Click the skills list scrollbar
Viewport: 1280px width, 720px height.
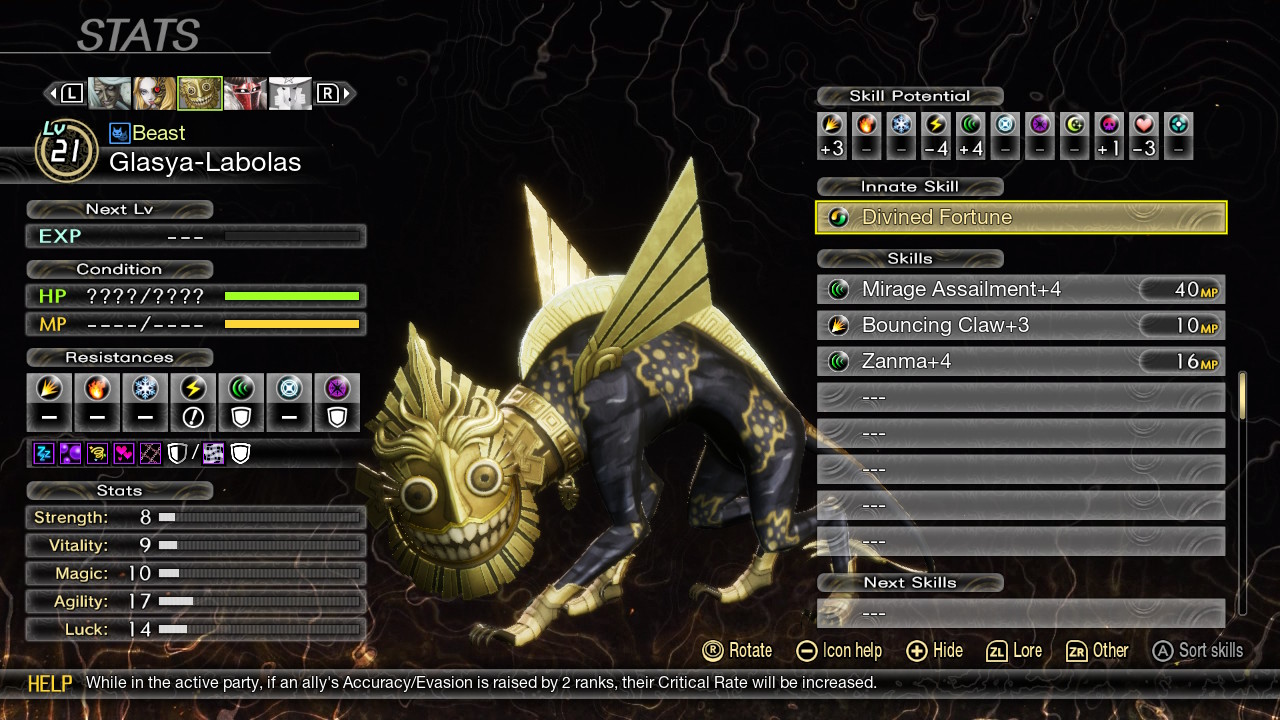click(1243, 396)
